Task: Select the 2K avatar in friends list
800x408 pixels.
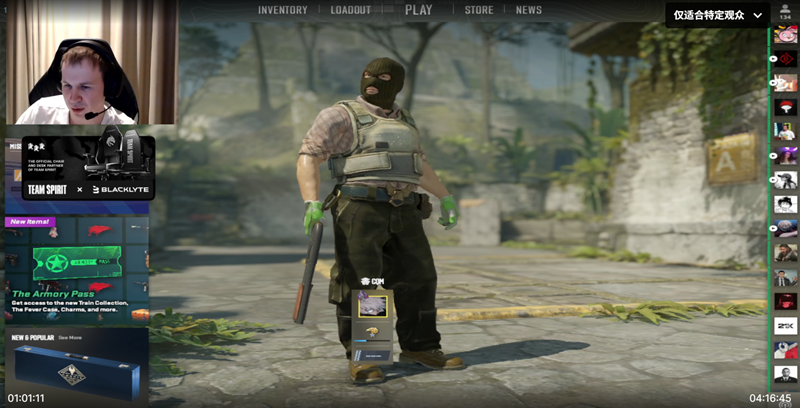Action: (786, 325)
